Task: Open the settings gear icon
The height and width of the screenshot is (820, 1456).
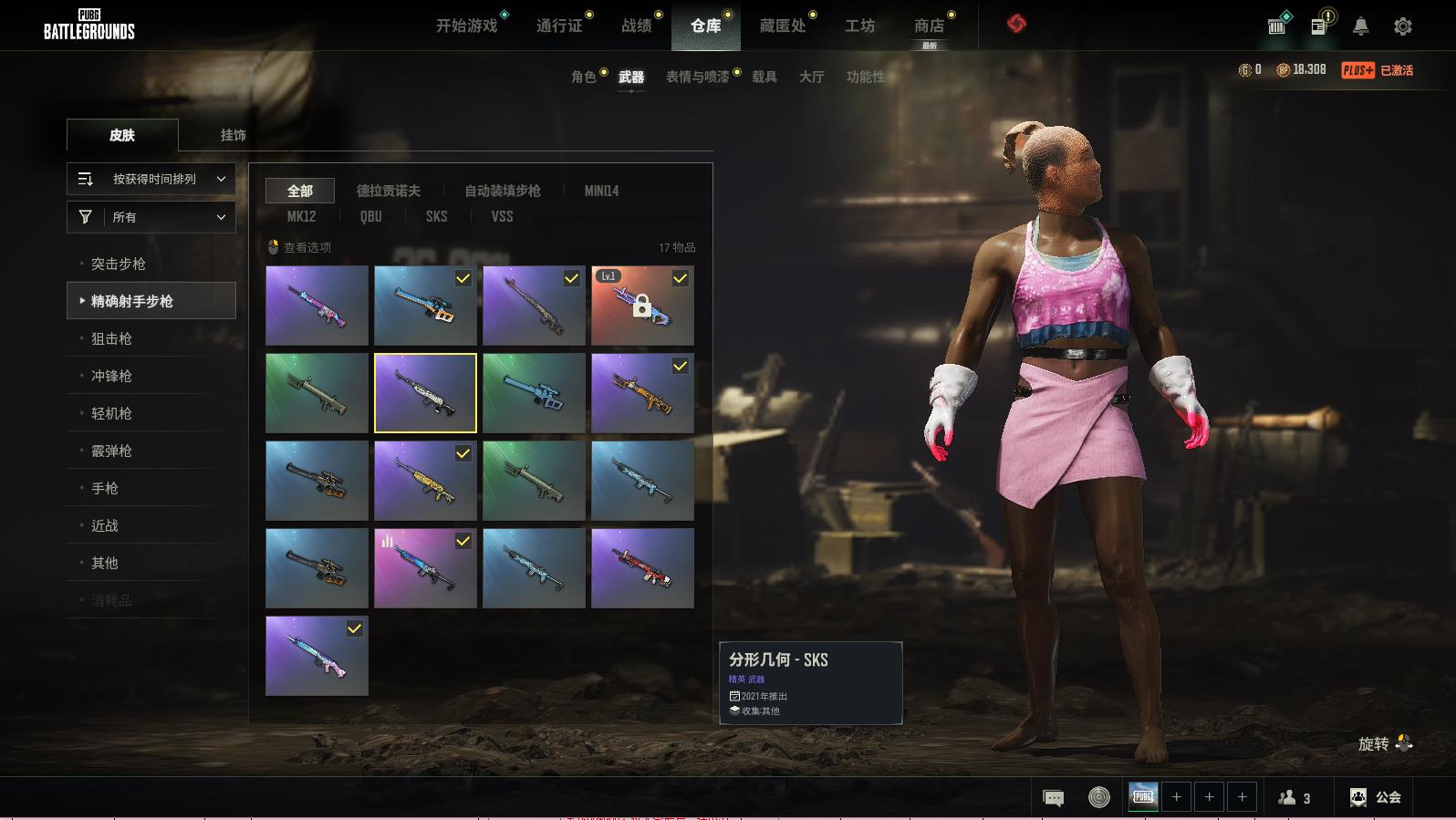Action: 1402,26
